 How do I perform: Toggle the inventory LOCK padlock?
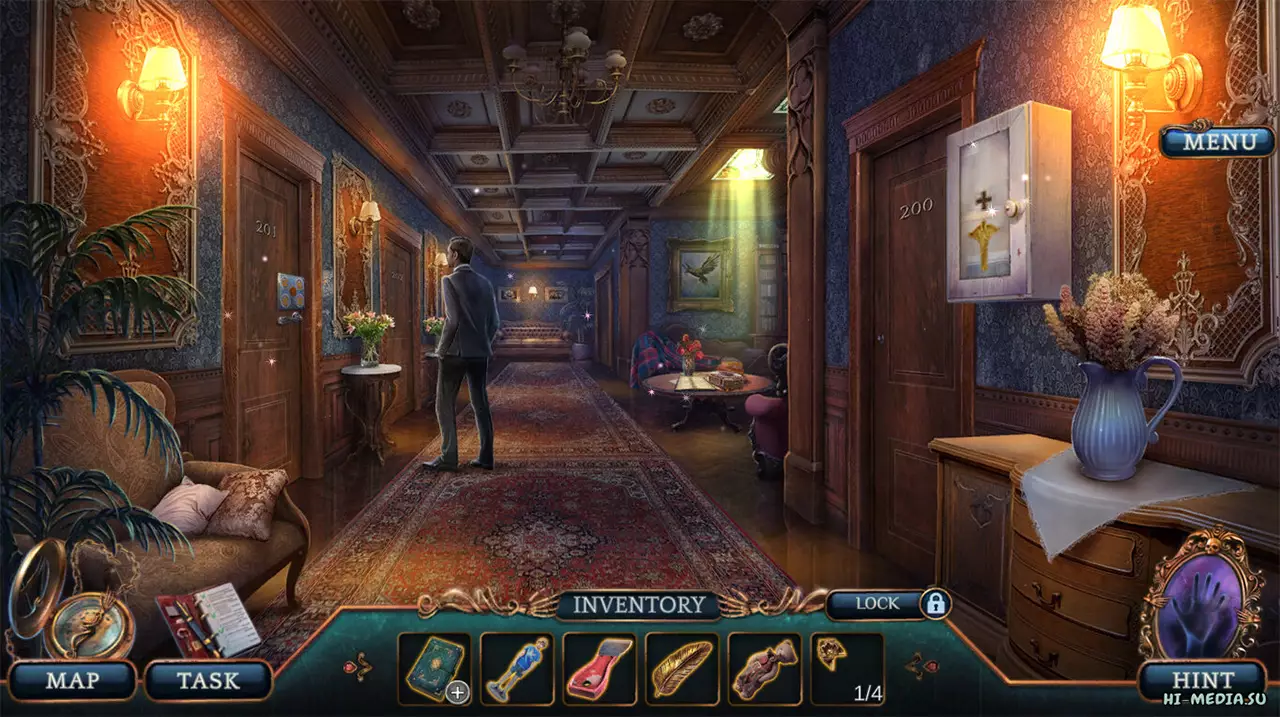coord(935,603)
